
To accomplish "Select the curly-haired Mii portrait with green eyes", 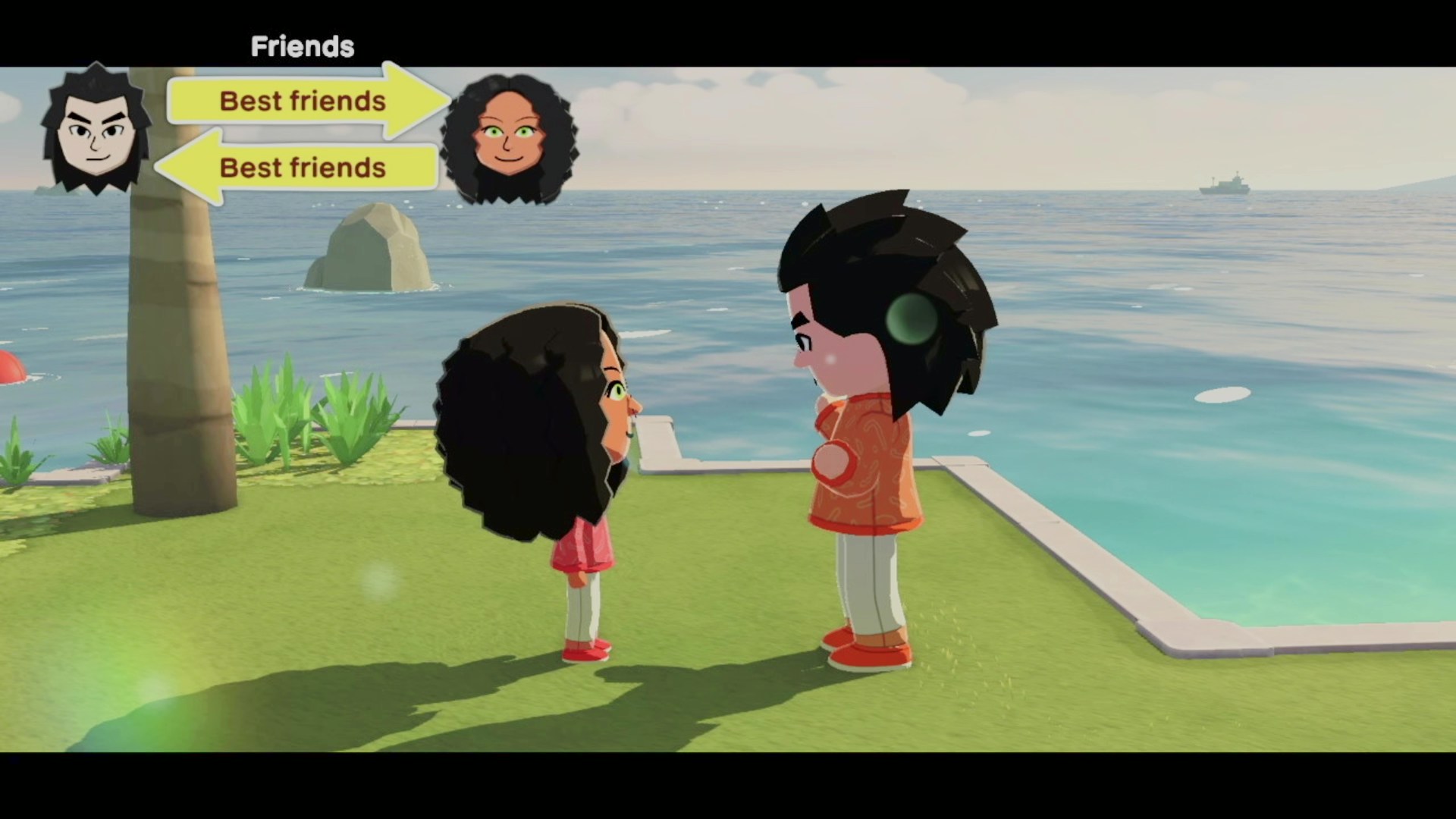I will [x=509, y=140].
